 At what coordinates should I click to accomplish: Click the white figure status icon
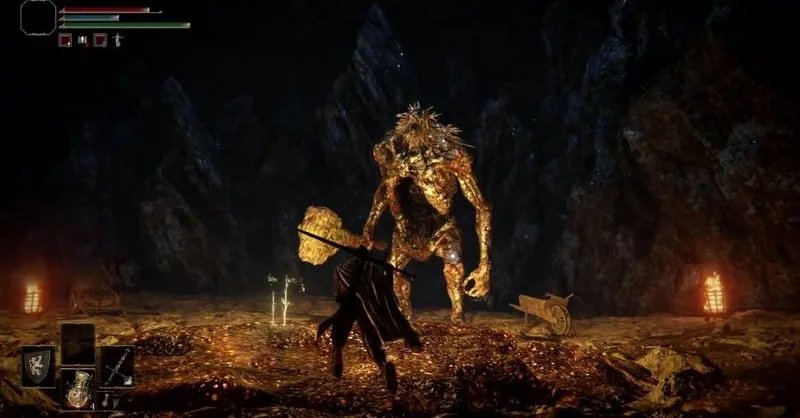pos(117,40)
